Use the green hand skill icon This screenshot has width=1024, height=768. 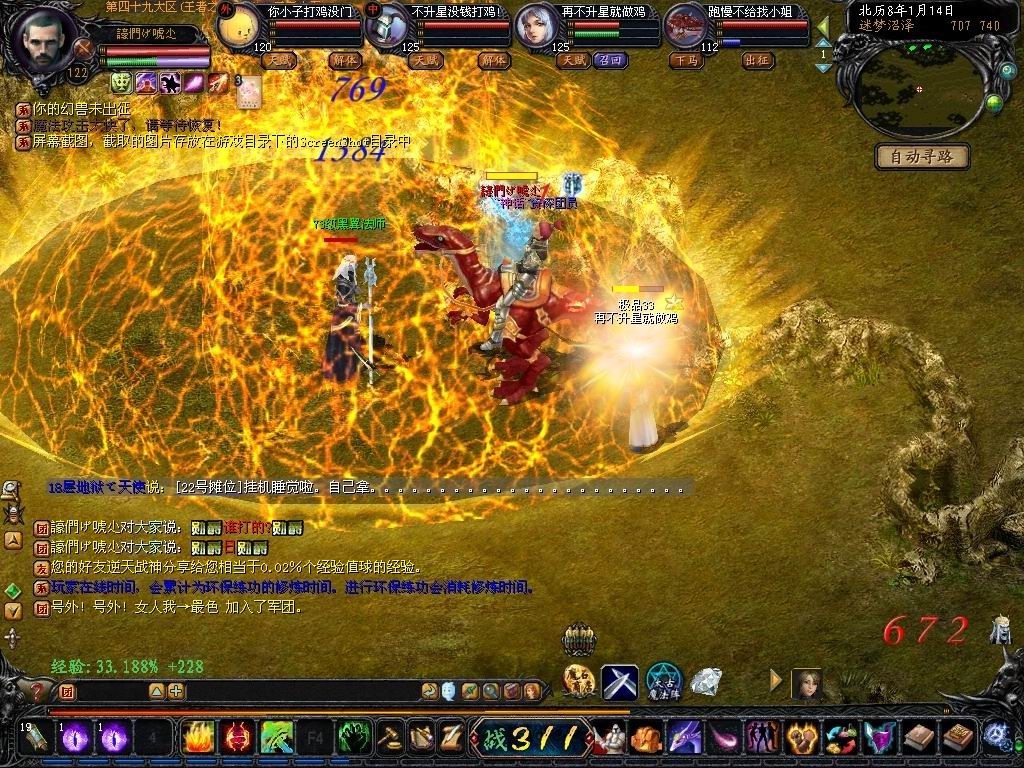(x=354, y=738)
